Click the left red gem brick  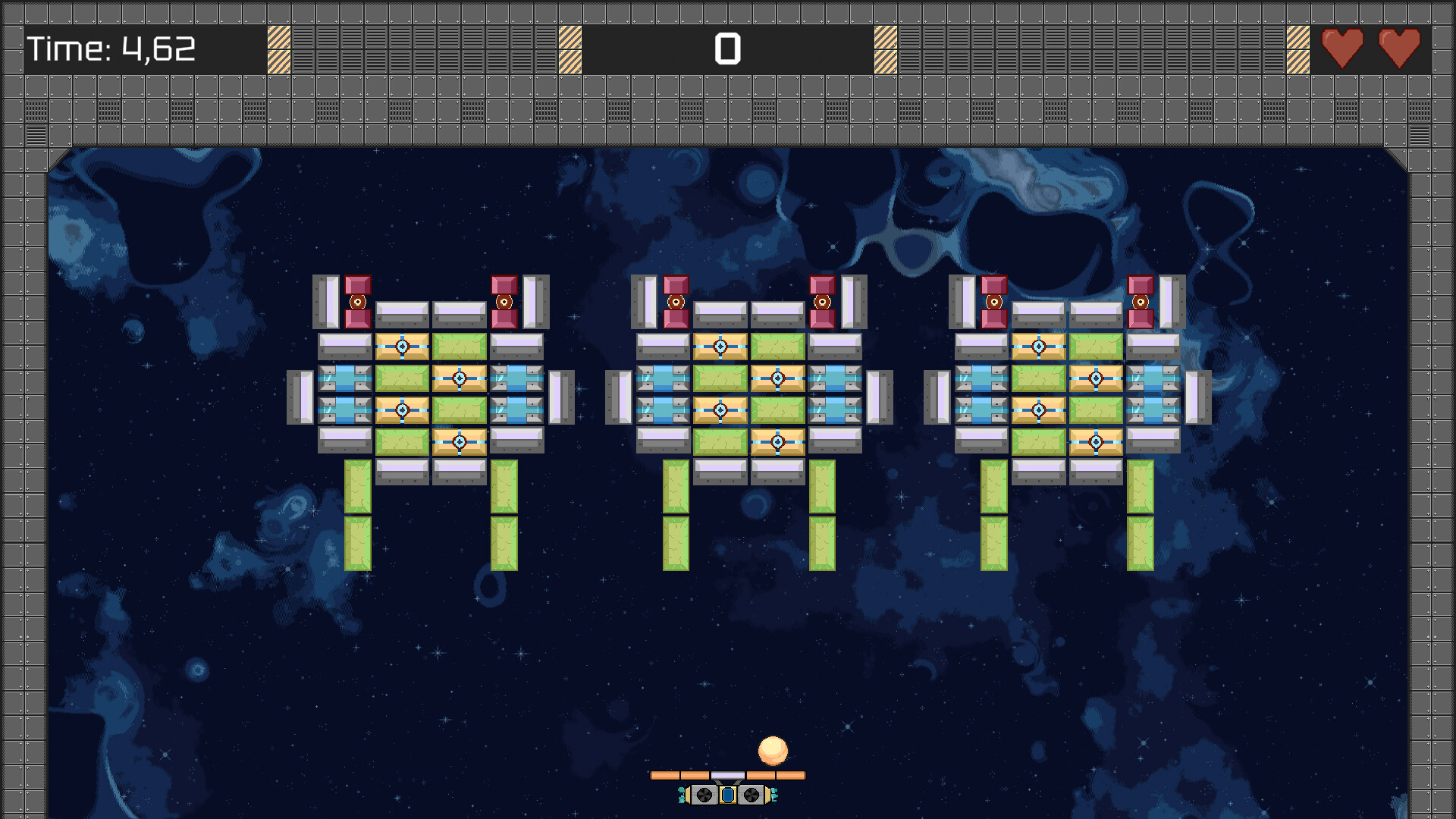[x=356, y=302]
